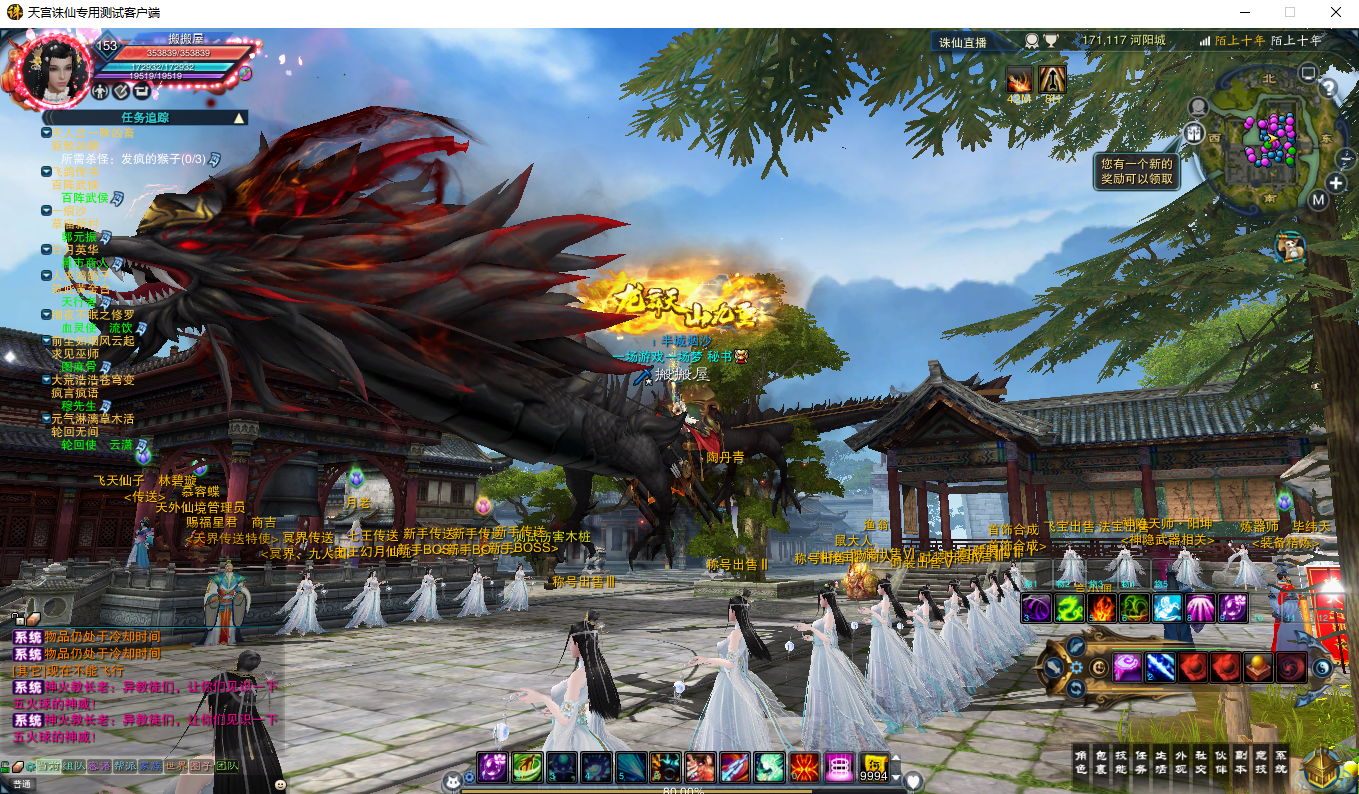Open the minimap question mark help
Viewport: 1359px width, 794px height.
[x=1329, y=88]
